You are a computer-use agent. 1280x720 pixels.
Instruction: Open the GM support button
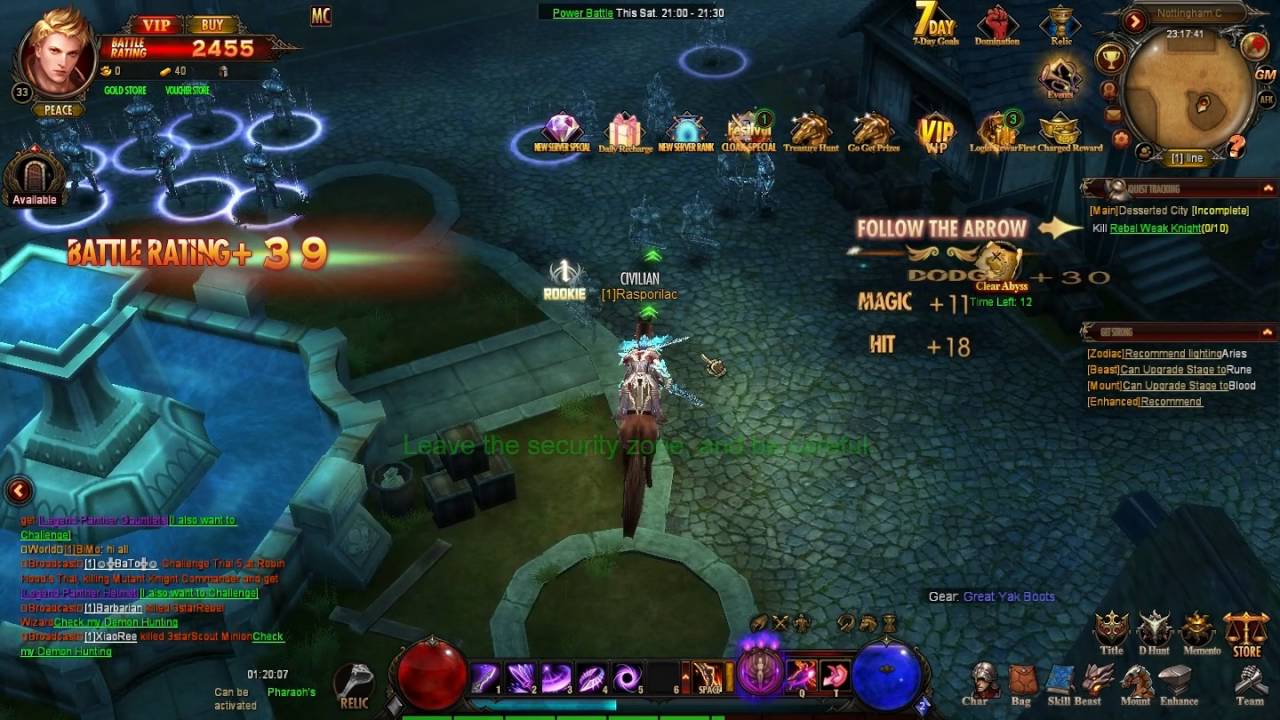pyautogui.click(x=1265, y=74)
